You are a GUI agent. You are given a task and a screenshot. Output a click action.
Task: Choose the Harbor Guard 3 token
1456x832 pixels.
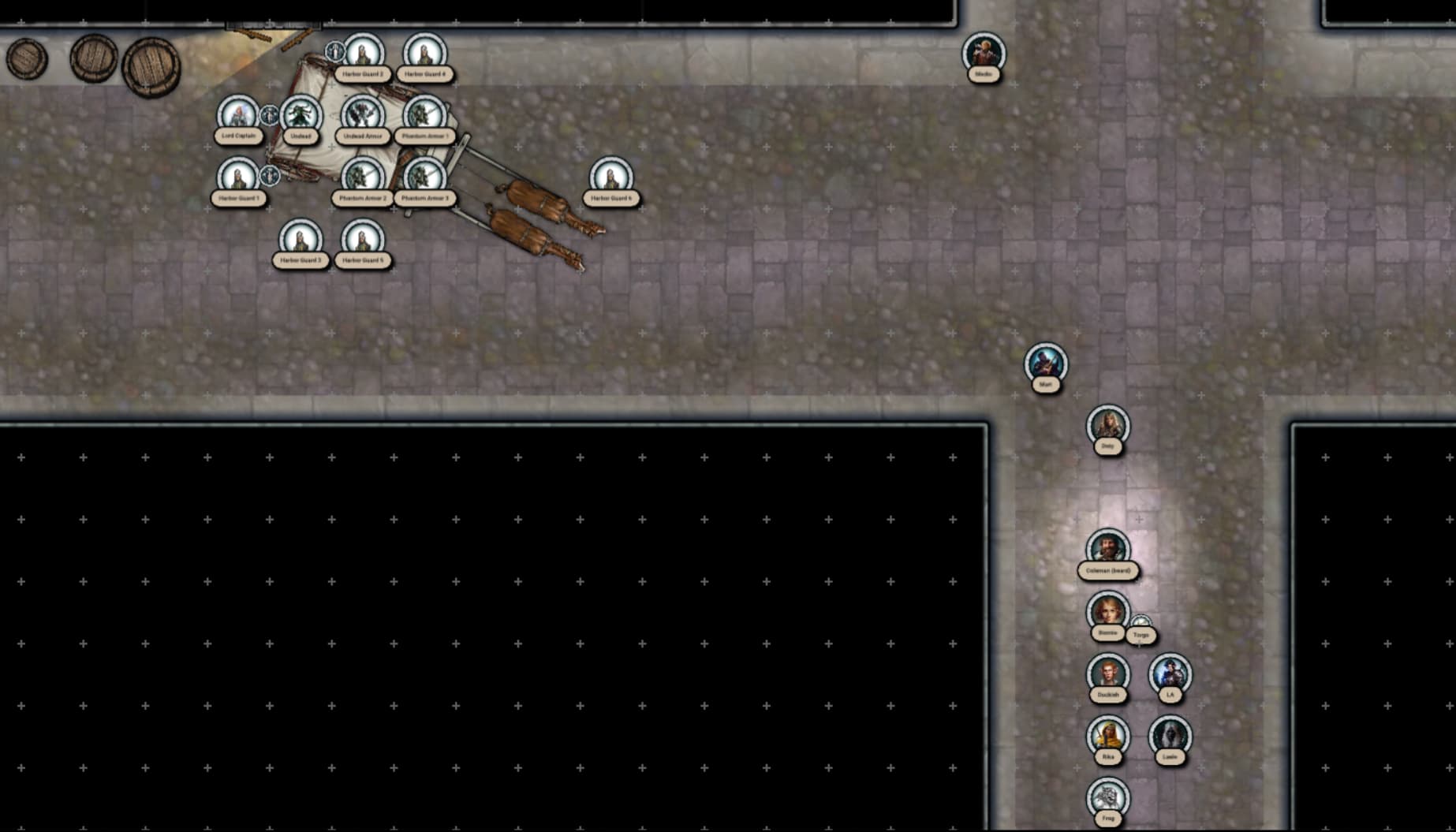pos(301,239)
